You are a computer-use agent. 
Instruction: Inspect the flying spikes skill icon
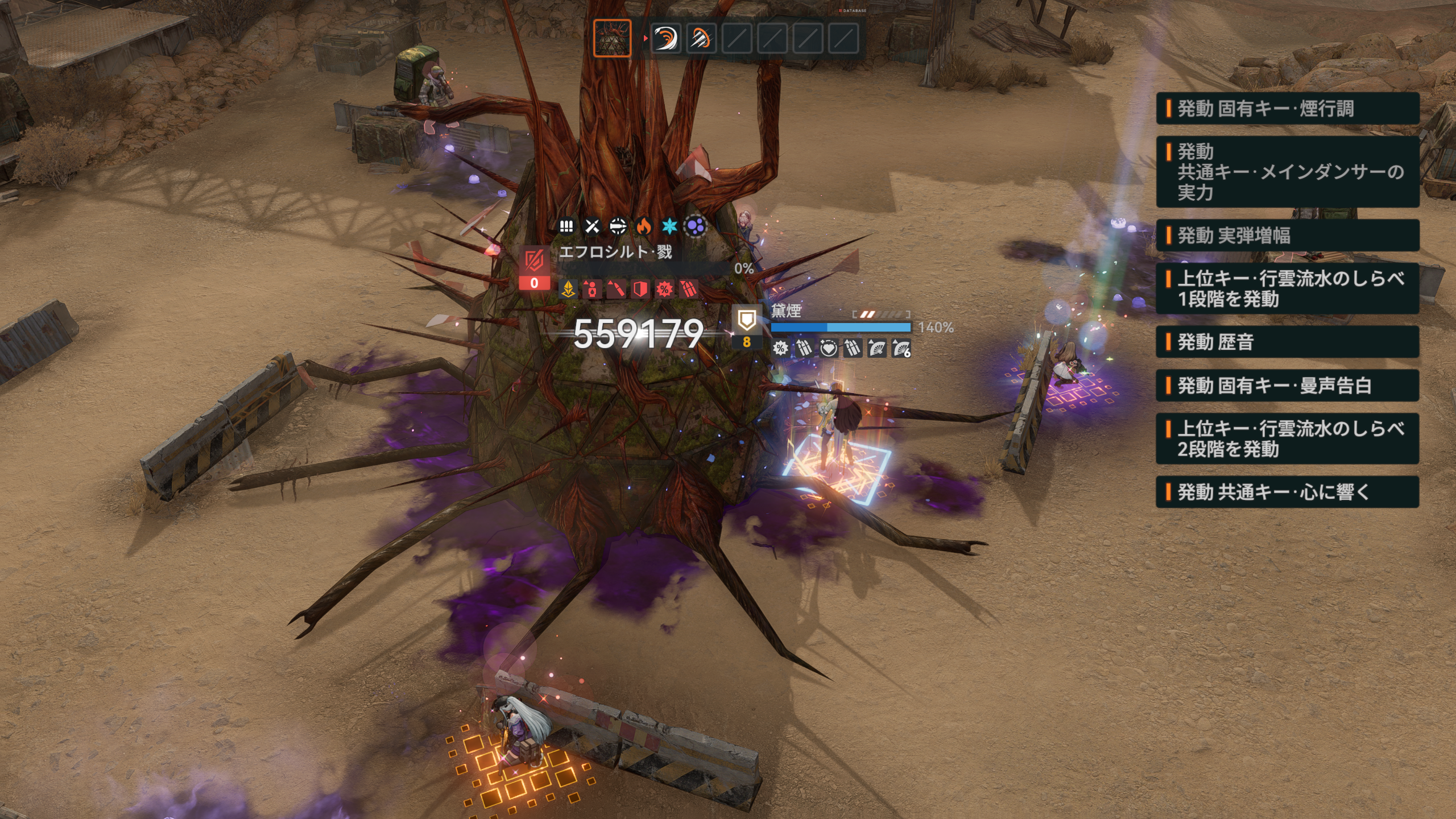pos(701,39)
